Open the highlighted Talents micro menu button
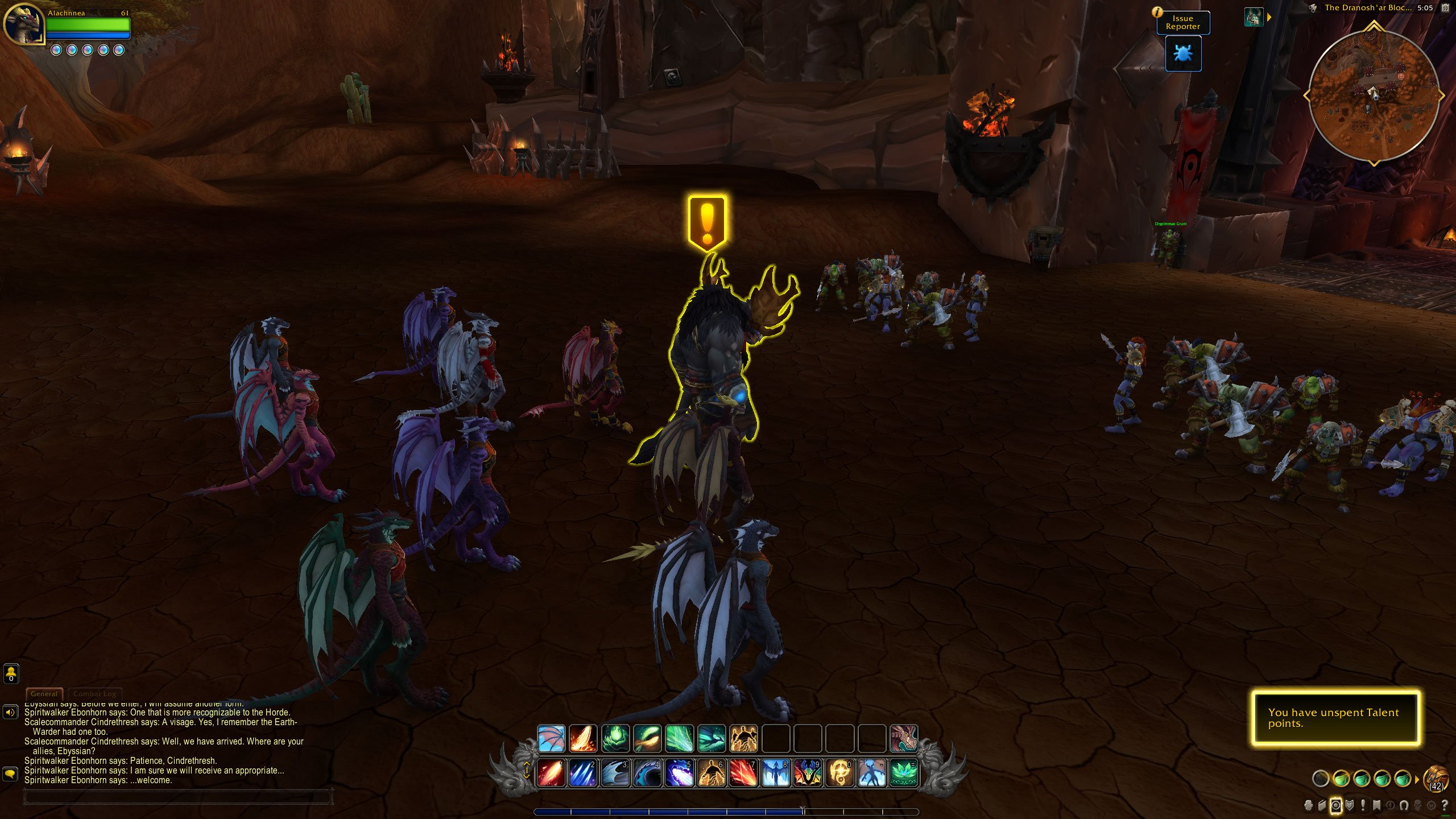Image resolution: width=1456 pixels, height=819 pixels. (x=1335, y=805)
